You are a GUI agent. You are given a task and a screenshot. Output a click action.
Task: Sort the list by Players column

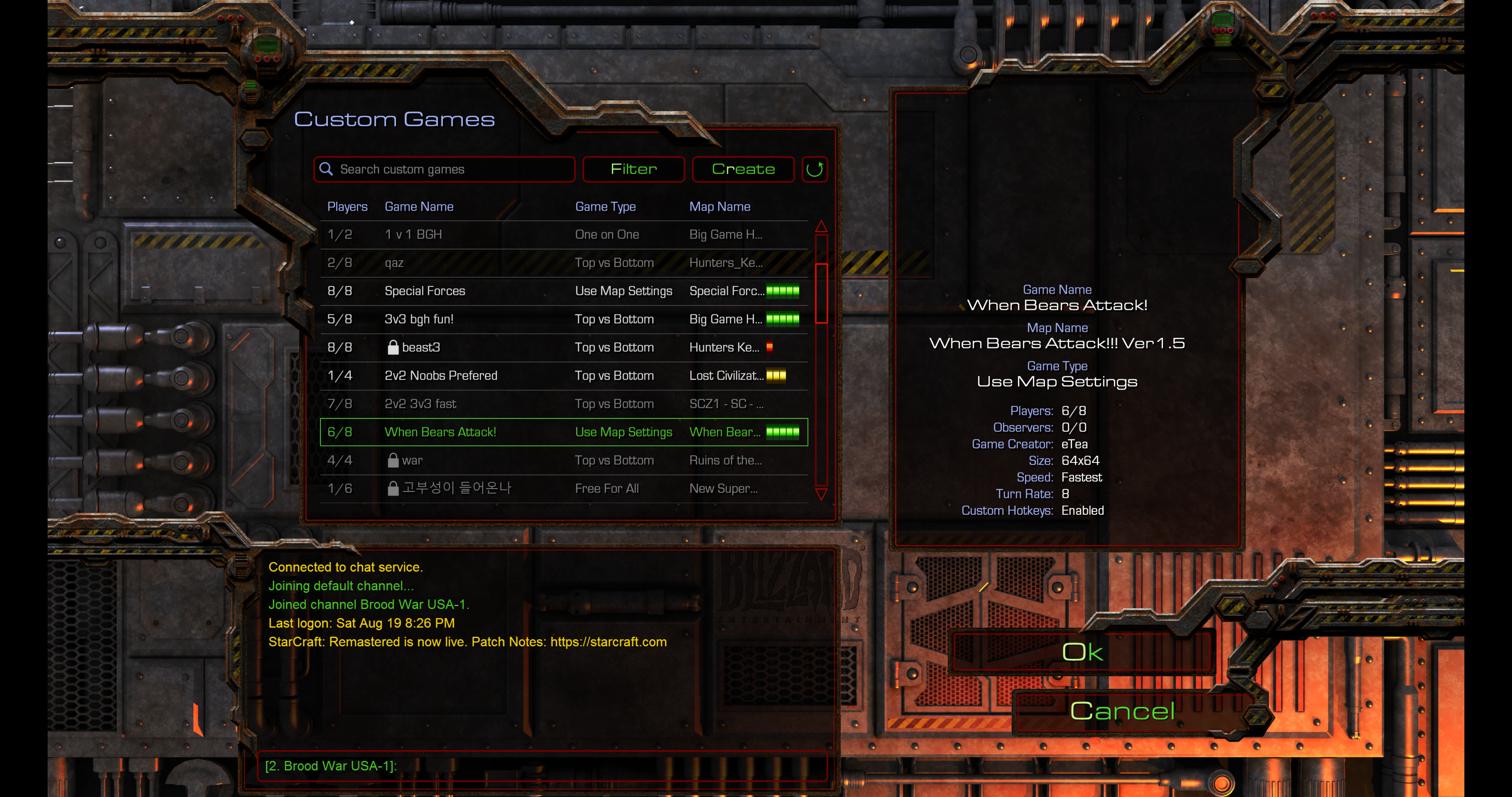pyautogui.click(x=347, y=207)
